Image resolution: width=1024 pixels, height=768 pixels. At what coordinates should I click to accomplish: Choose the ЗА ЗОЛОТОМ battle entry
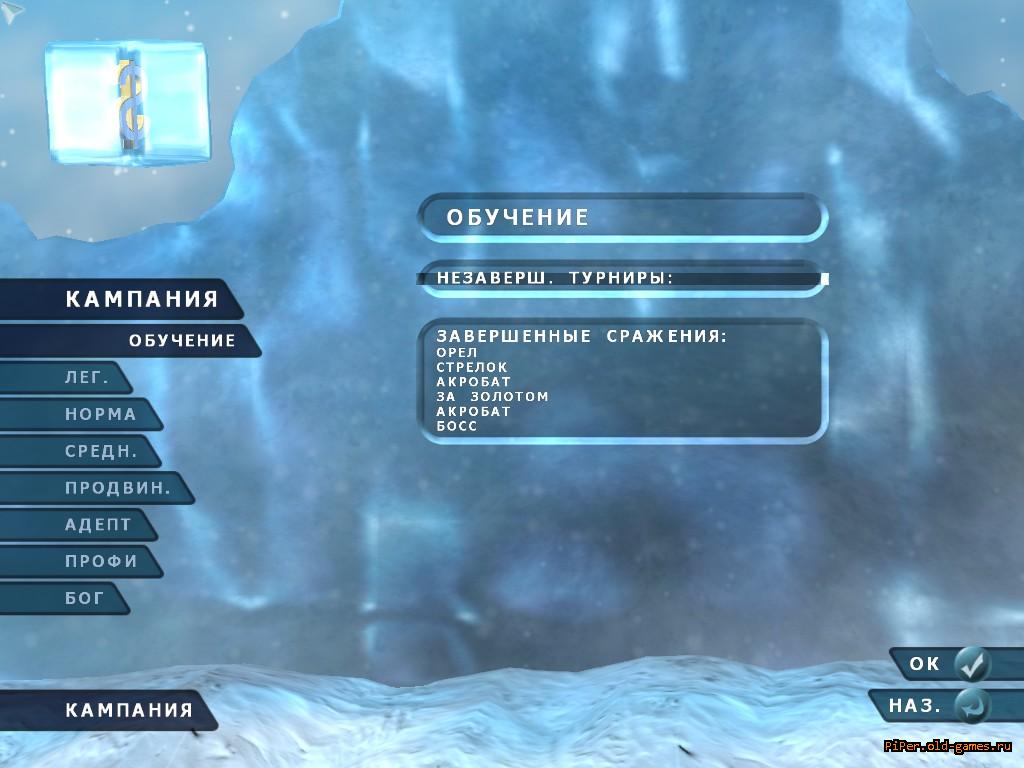point(492,397)
